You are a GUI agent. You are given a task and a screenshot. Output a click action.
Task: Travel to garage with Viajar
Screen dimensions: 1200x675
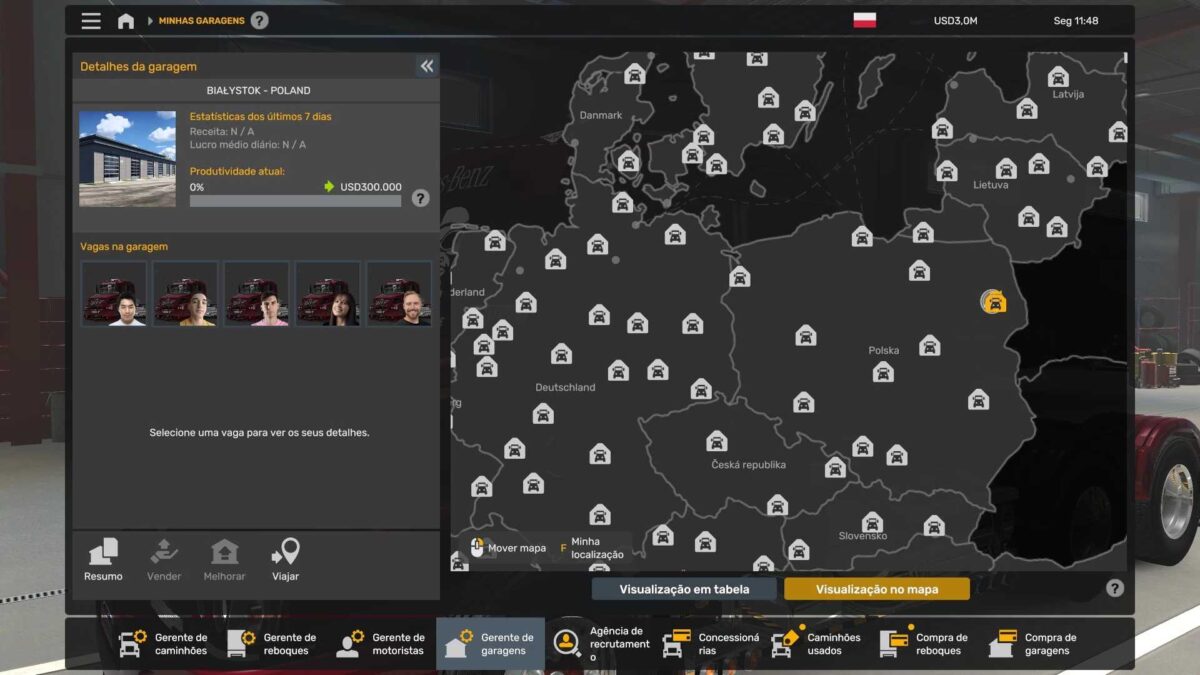click(285, 560)
